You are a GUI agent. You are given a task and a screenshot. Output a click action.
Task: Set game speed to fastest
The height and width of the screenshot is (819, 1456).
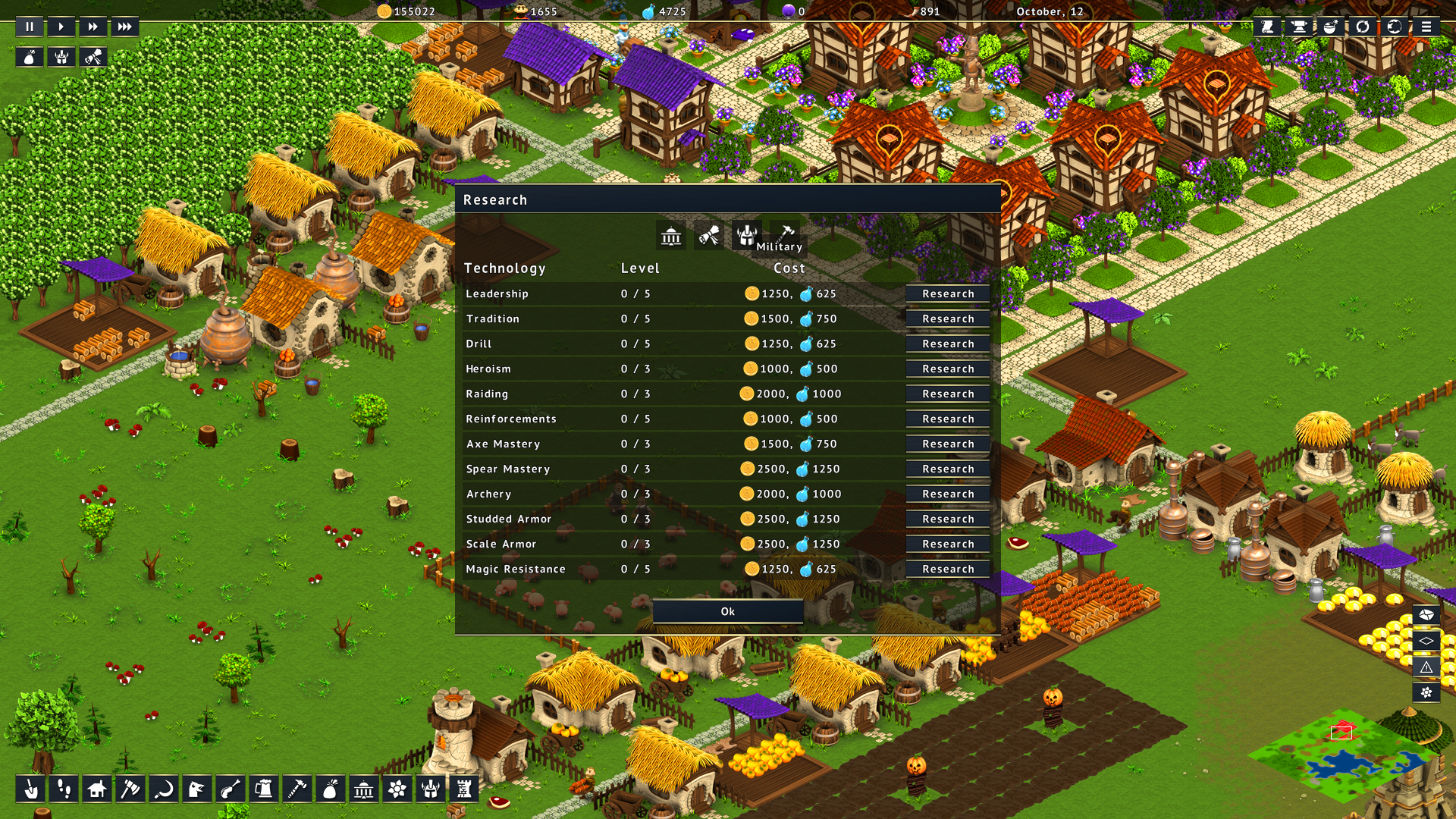click(124, 27)
